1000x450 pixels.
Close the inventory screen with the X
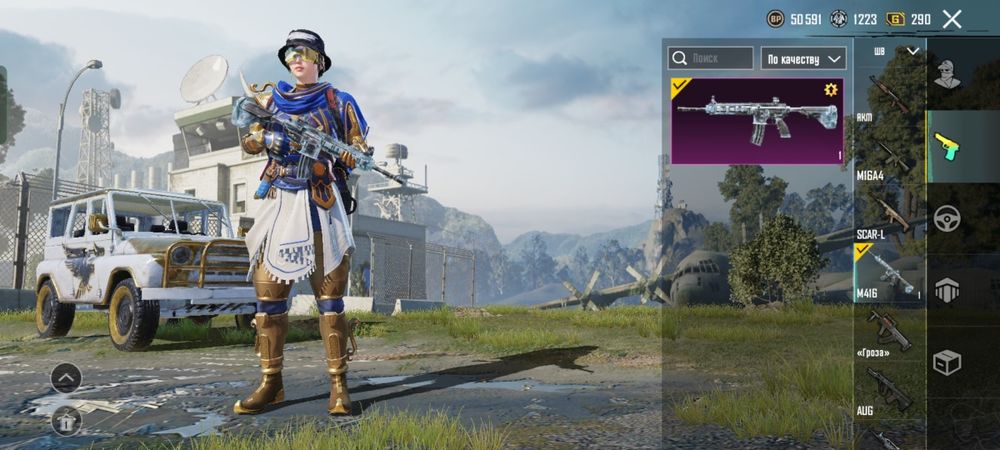click(x=952, y=19)
